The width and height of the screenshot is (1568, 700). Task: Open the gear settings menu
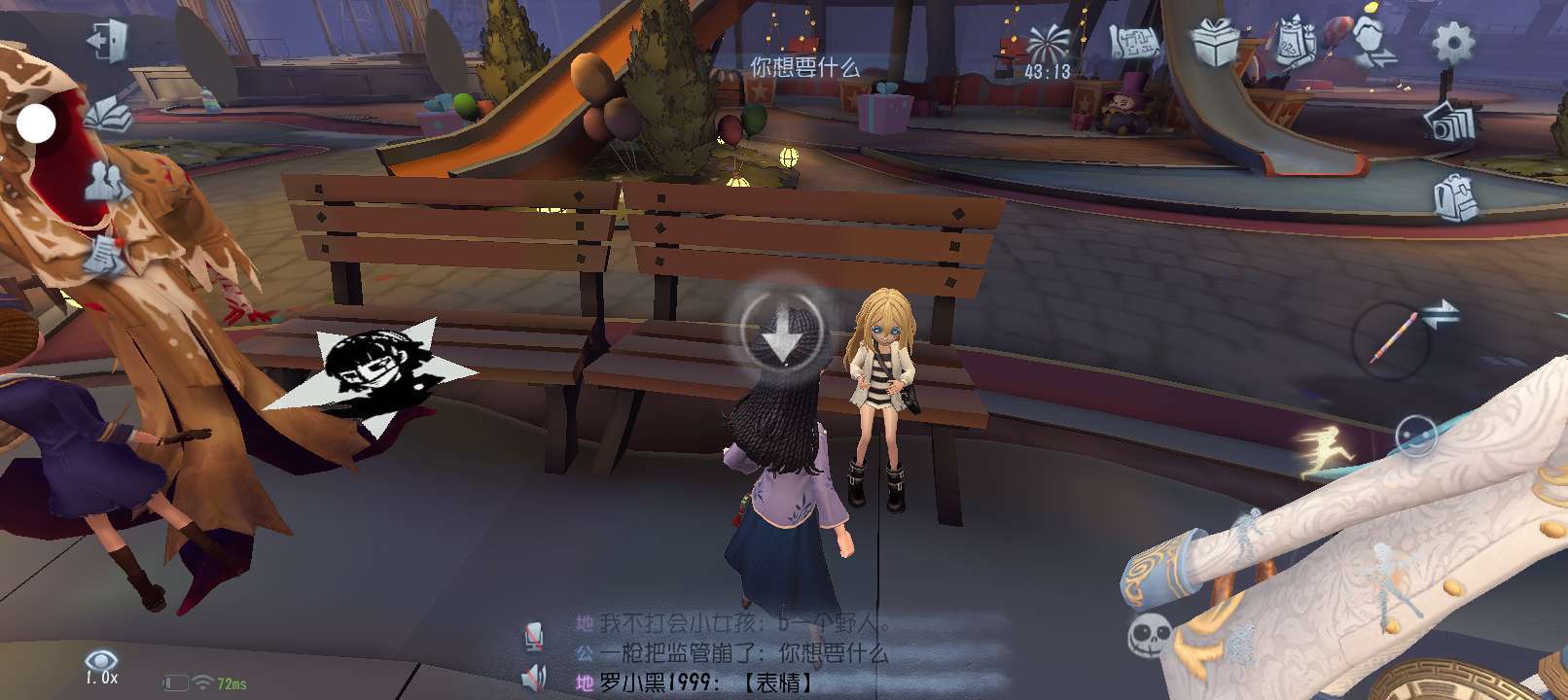(x=1452, y=43)
